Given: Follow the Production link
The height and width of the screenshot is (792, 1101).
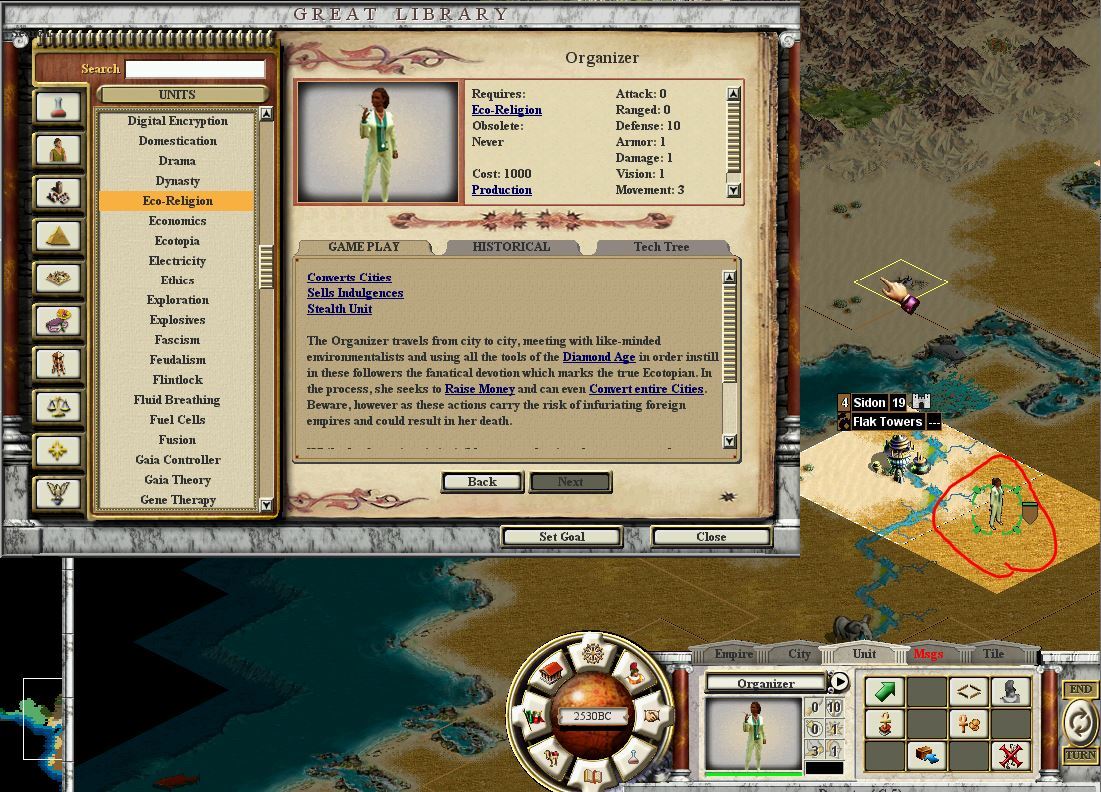Looking at the screenshot, I should 501,190.
